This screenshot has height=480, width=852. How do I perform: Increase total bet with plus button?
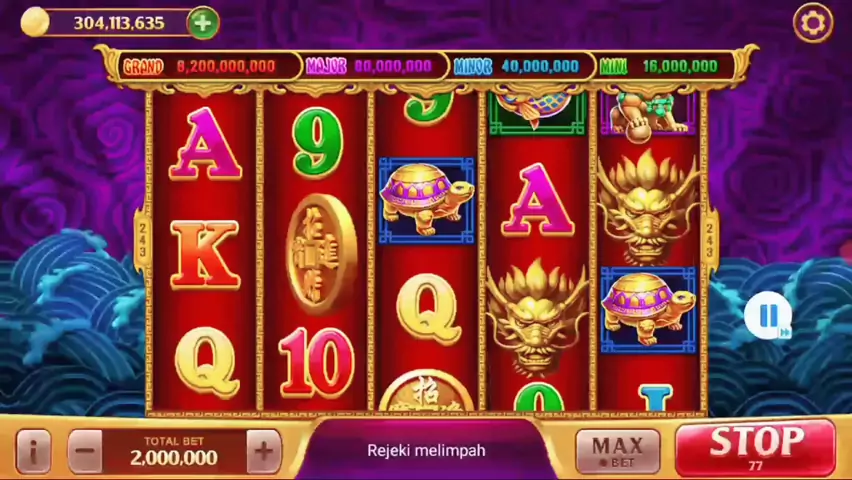click(x=263, y=451)
